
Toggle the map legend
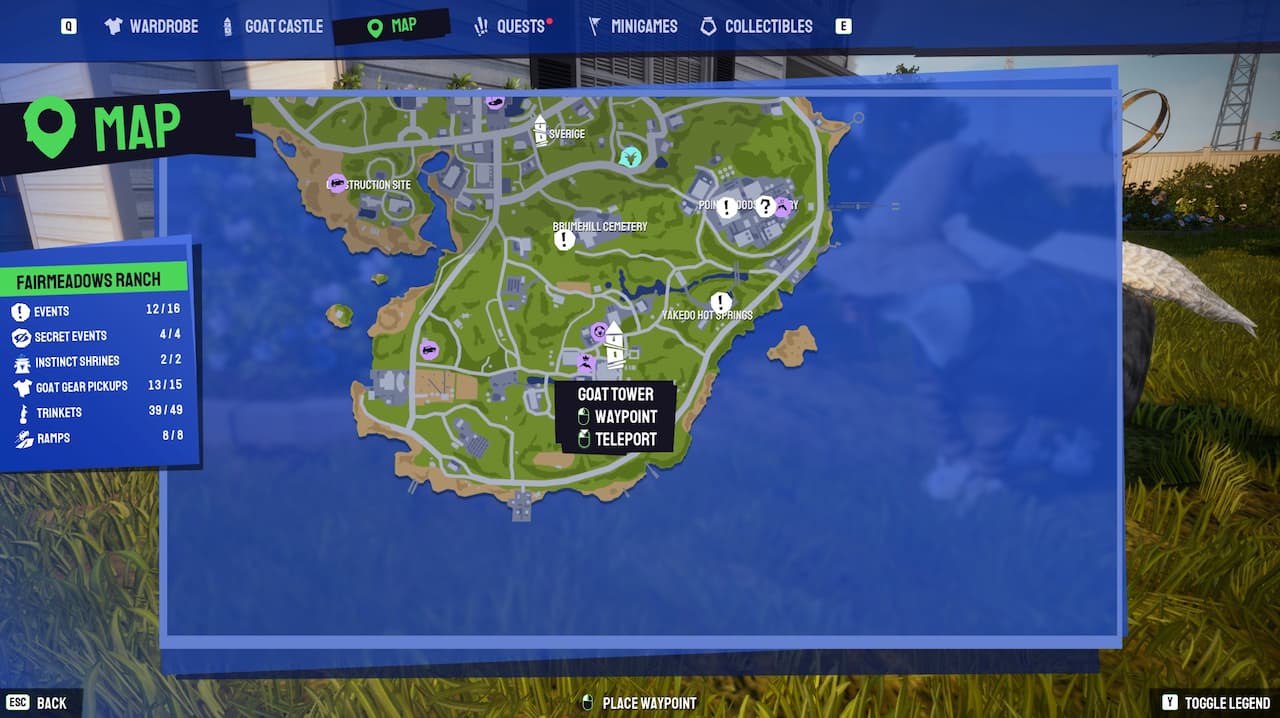[1216, 703]
